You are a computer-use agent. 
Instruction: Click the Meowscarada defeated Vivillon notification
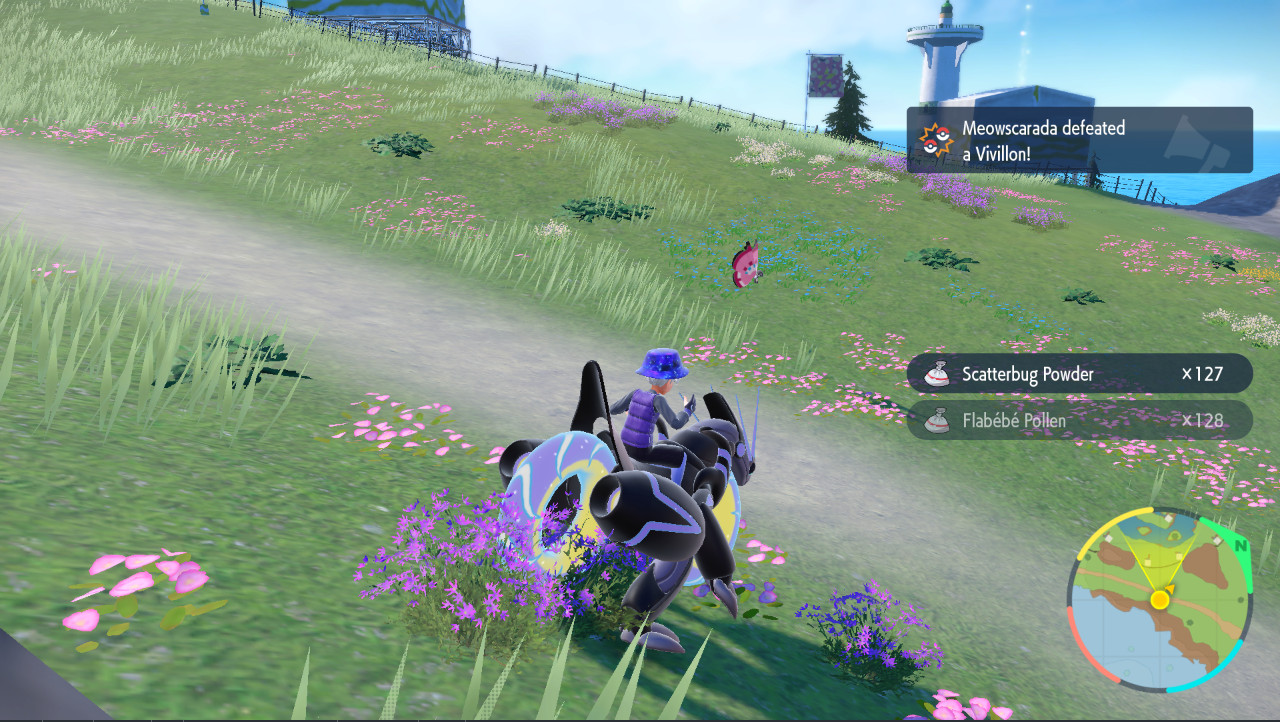tap(1079, 140)
